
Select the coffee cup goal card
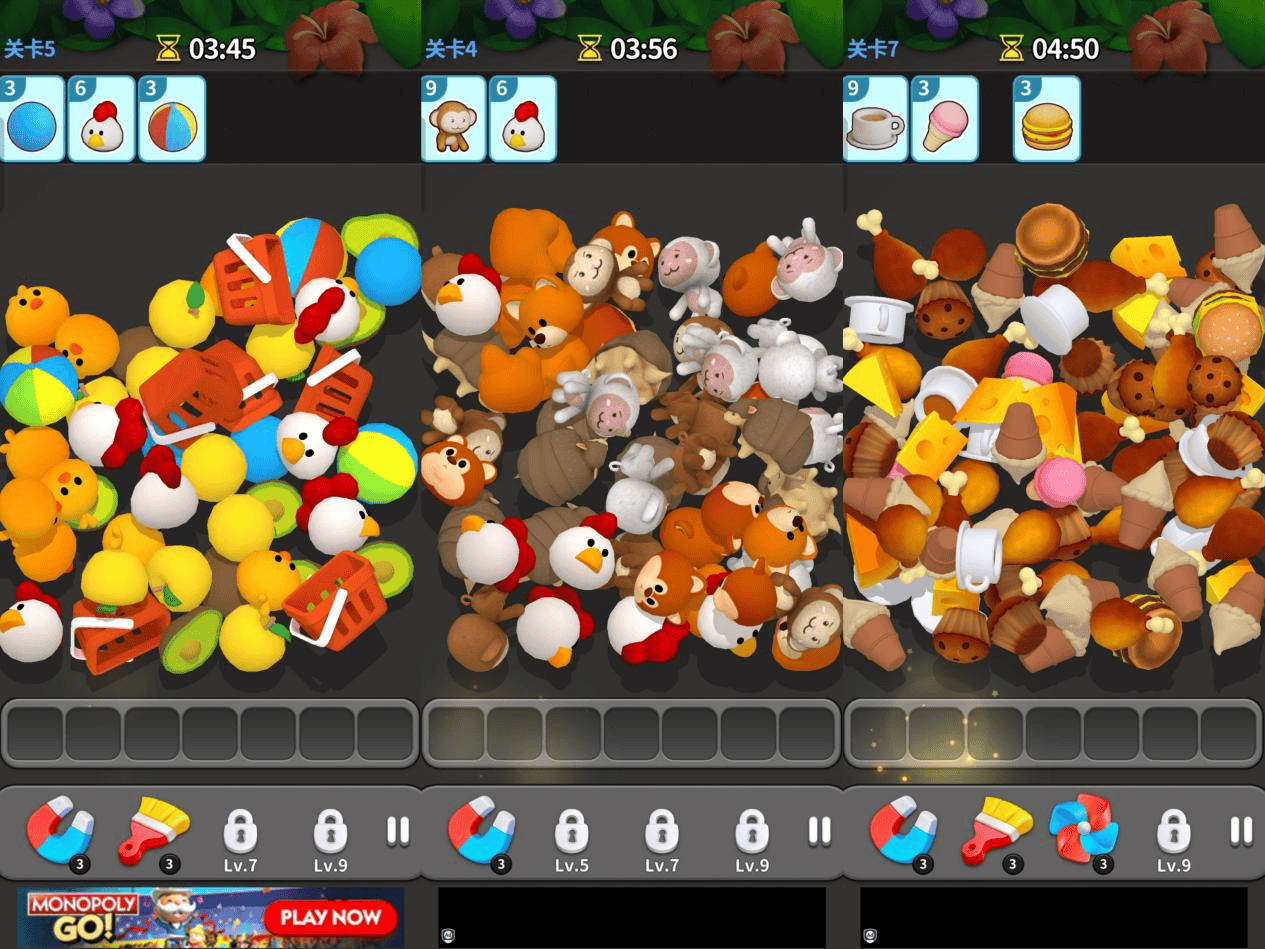point(875,119)
